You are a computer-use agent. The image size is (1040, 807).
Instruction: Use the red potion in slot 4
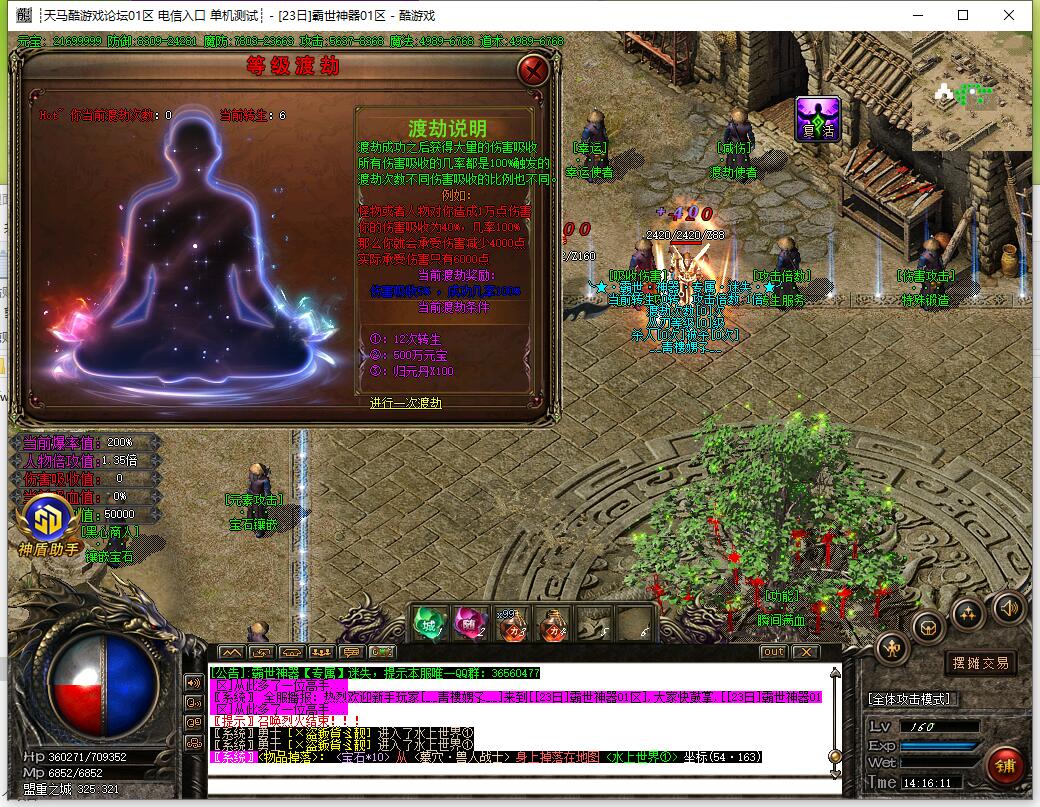tap(551, 623)
